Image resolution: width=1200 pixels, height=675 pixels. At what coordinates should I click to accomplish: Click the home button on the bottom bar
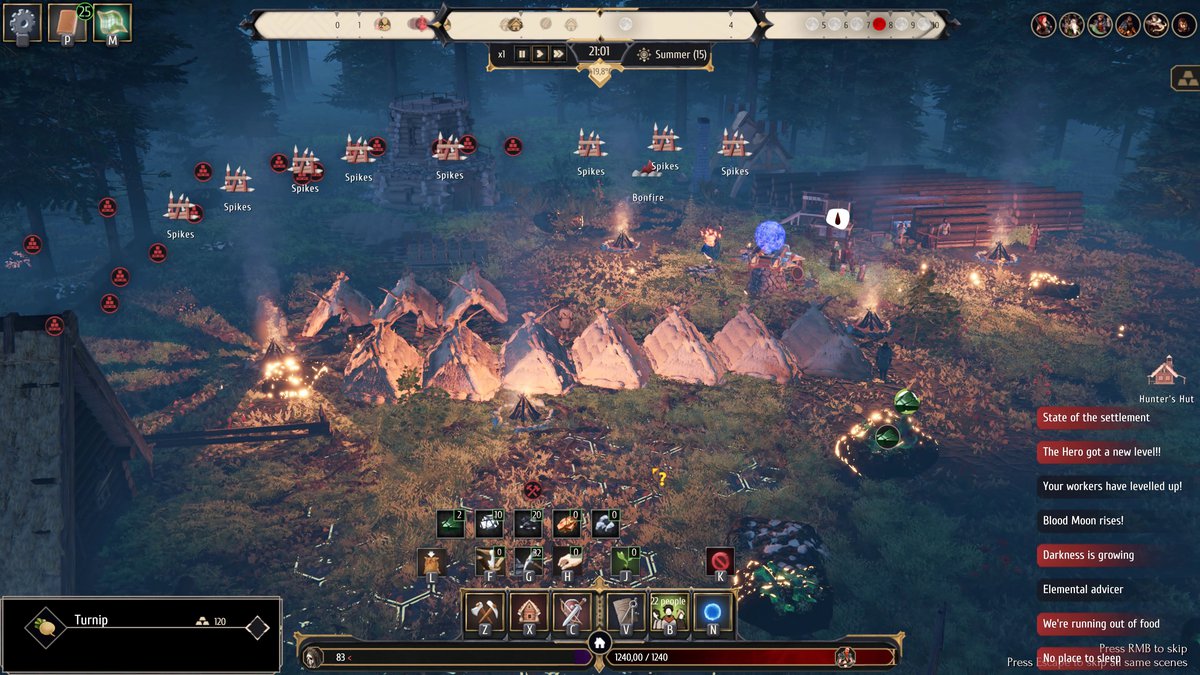[600, 644]
